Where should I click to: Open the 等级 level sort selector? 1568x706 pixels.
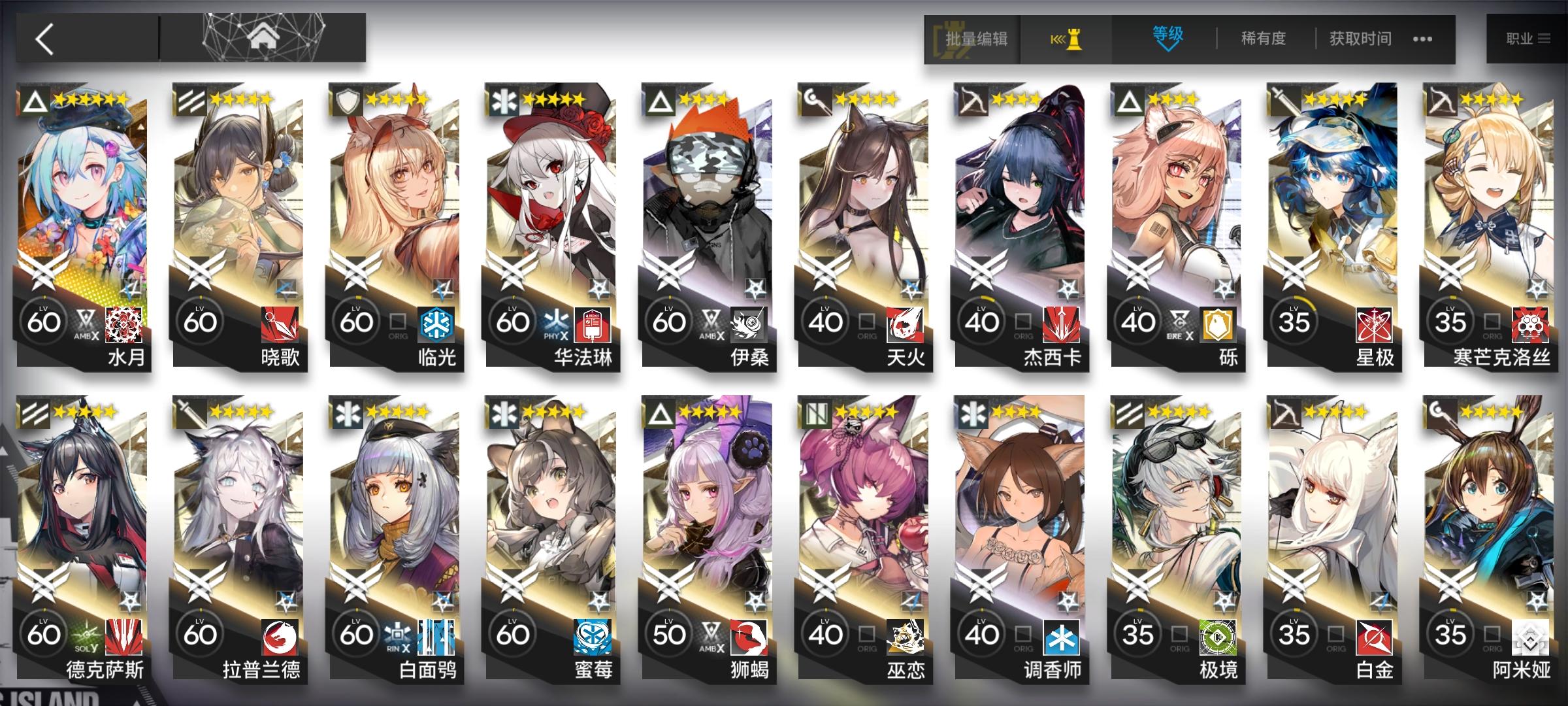[x=1168, y=37]
